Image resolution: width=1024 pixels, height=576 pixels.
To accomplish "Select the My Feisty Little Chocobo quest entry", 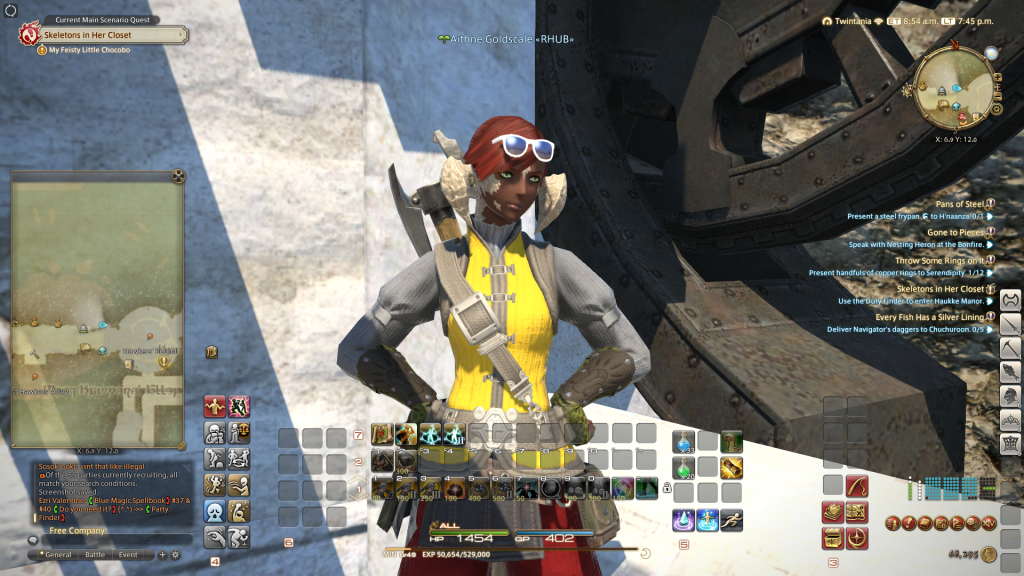I will pos(90,50).
